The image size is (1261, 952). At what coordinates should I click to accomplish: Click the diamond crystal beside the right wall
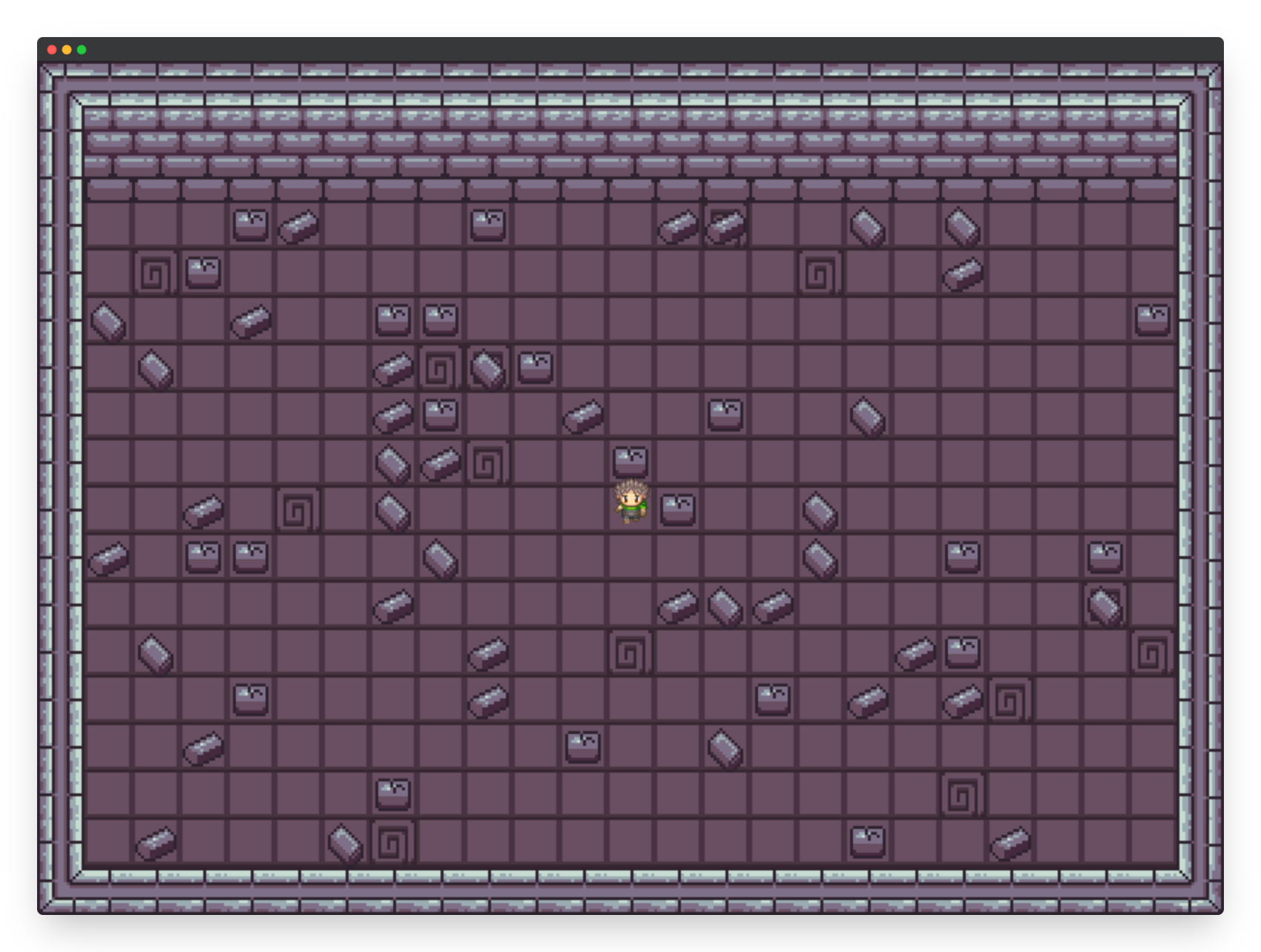pyautogui.click(x=1104, y=604)
